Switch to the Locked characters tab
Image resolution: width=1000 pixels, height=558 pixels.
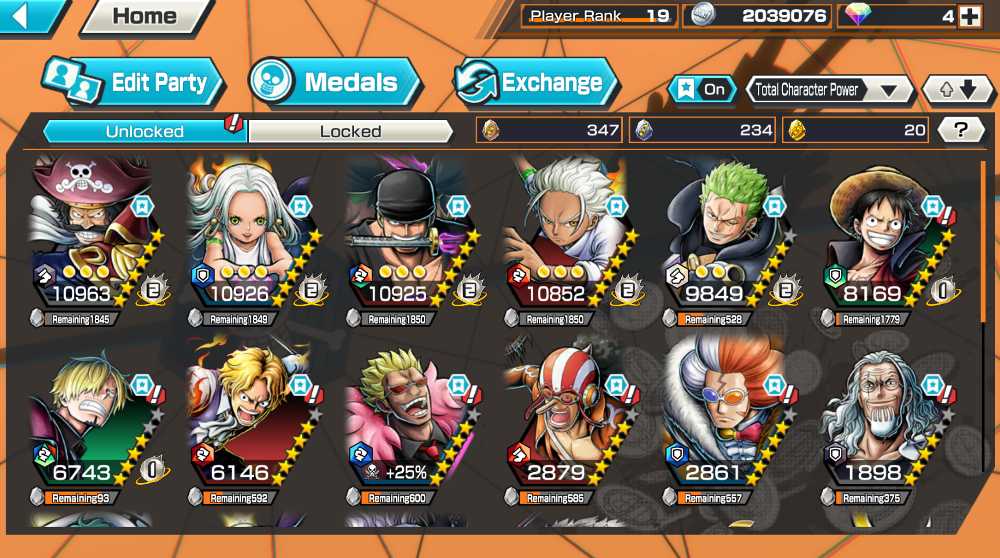[x=350, y=131]
